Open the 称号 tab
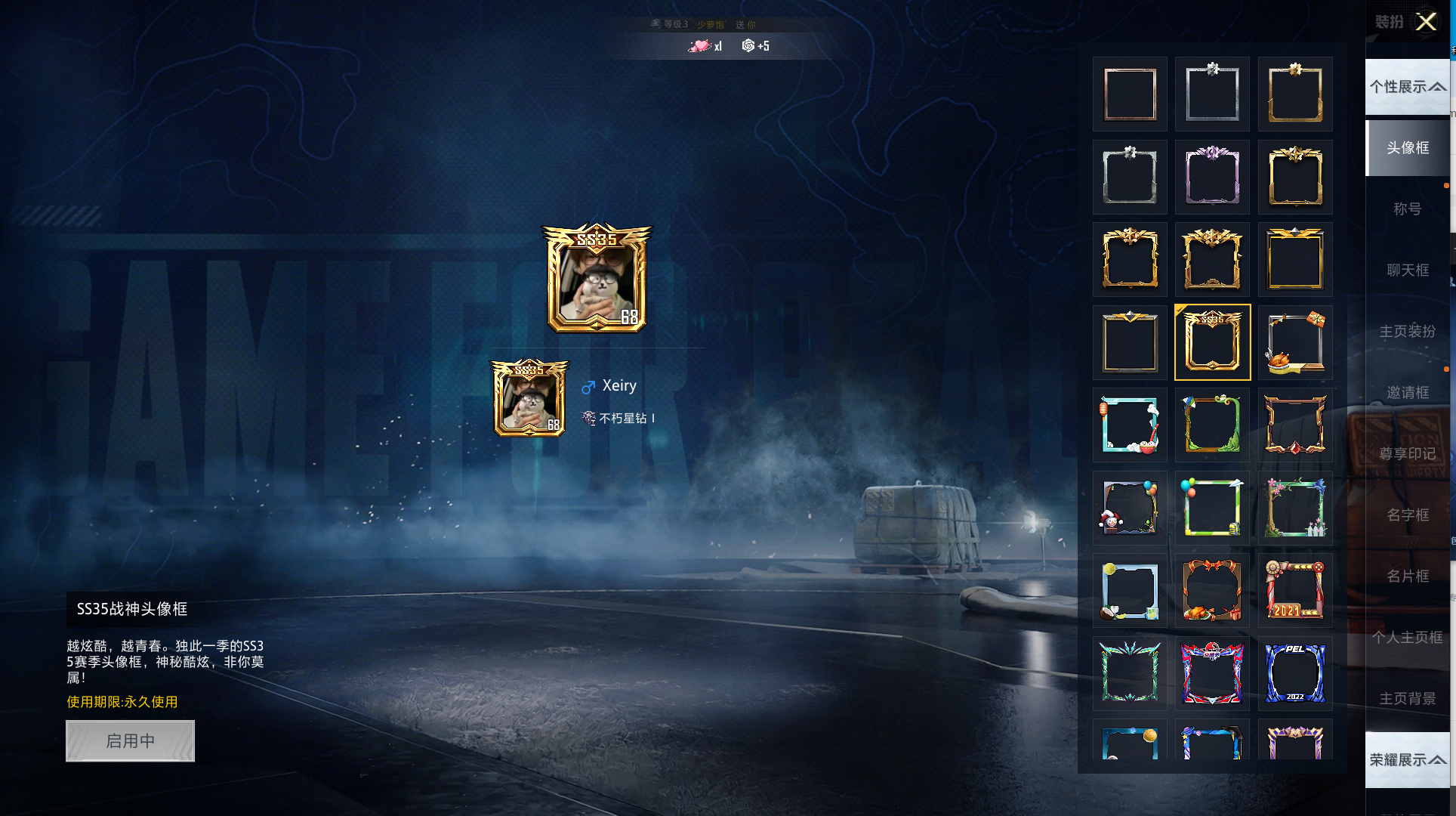 pos(1408,209)
